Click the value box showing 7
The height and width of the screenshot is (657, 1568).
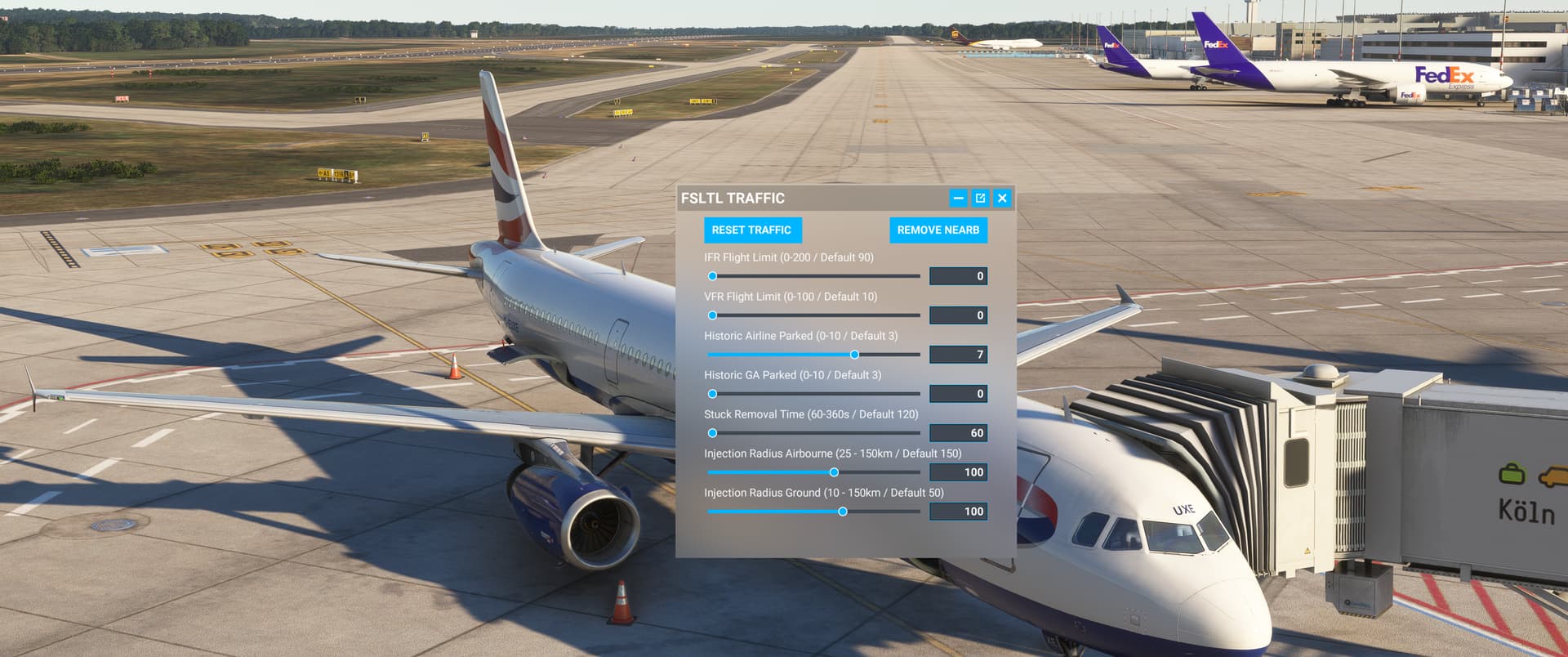click(958, 355)
